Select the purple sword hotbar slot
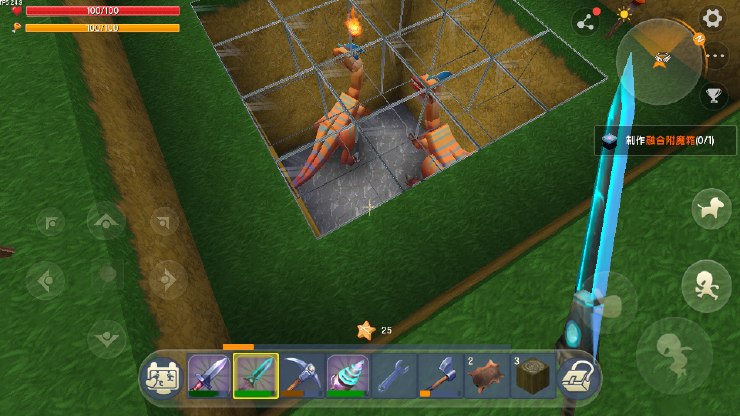740x416 pixels. click(209, 376)
